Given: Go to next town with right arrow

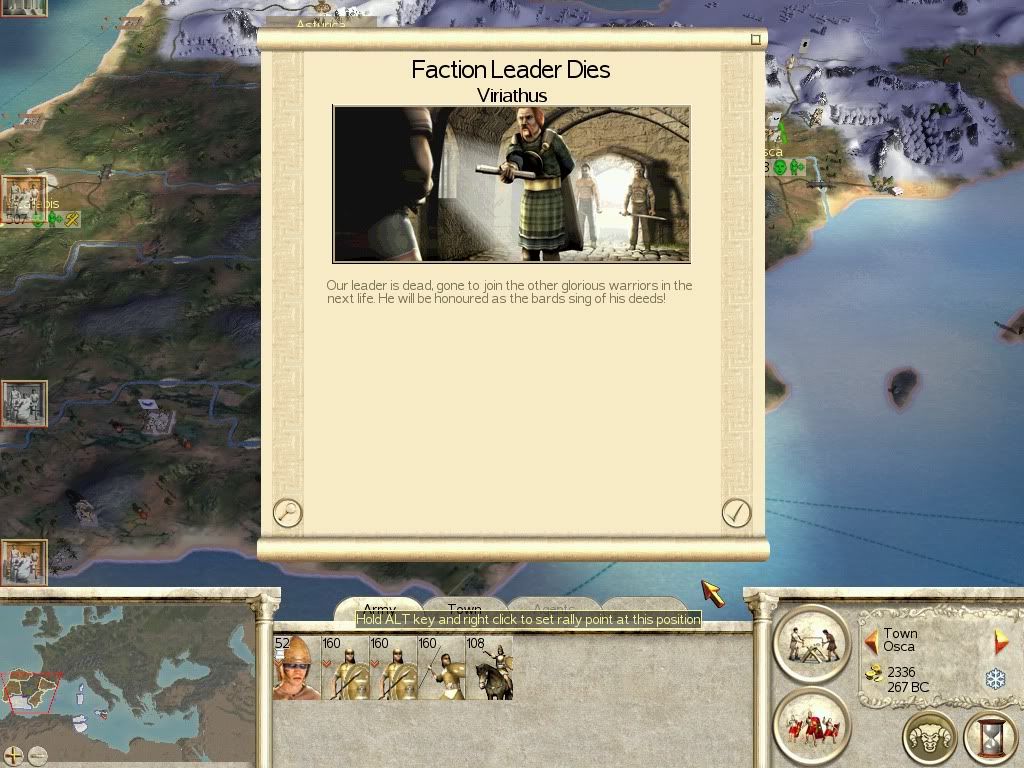Looking at the screenshot, I should (x=1000, y=641).
